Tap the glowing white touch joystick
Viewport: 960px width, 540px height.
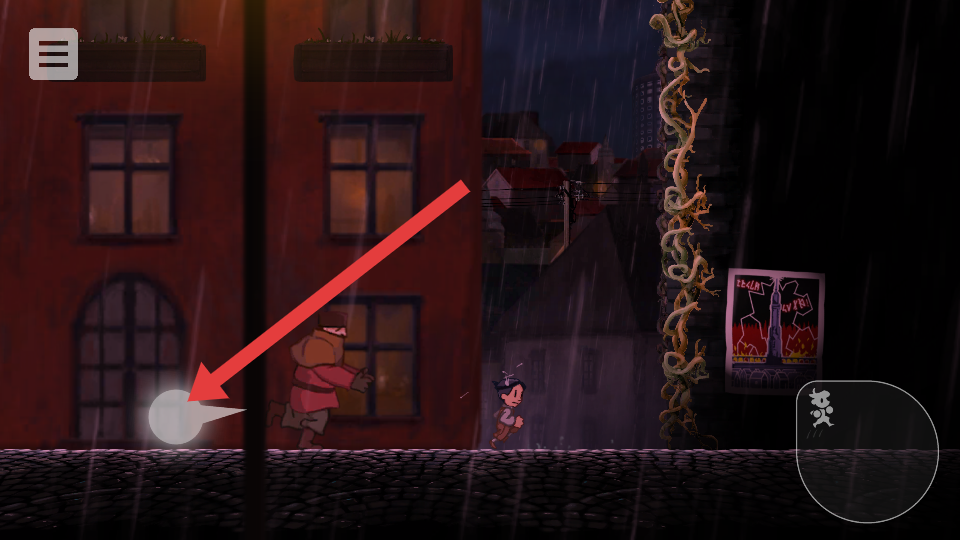(177, 417)
